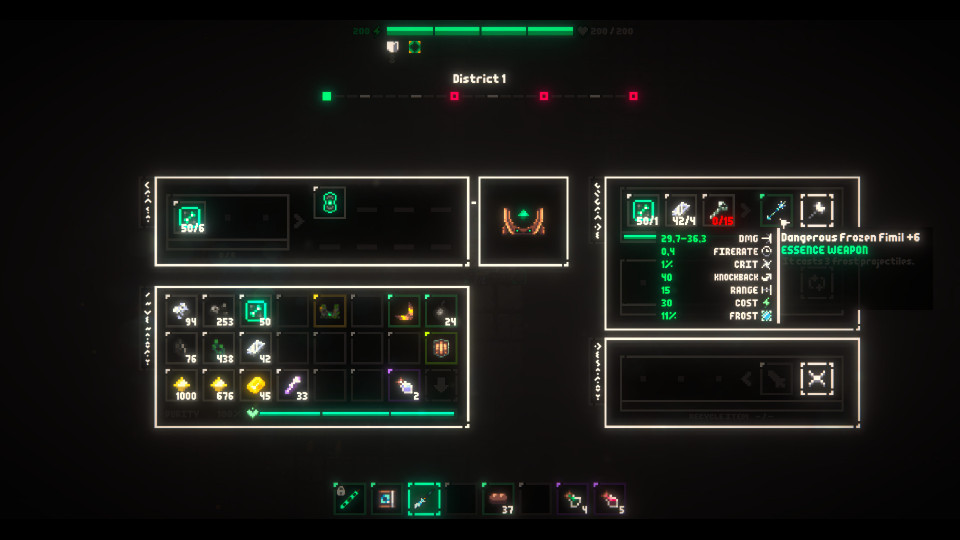The width and height of the screenshot is (960, 540).
Task: Select the purple bone stack of 33
Action: 294,385
